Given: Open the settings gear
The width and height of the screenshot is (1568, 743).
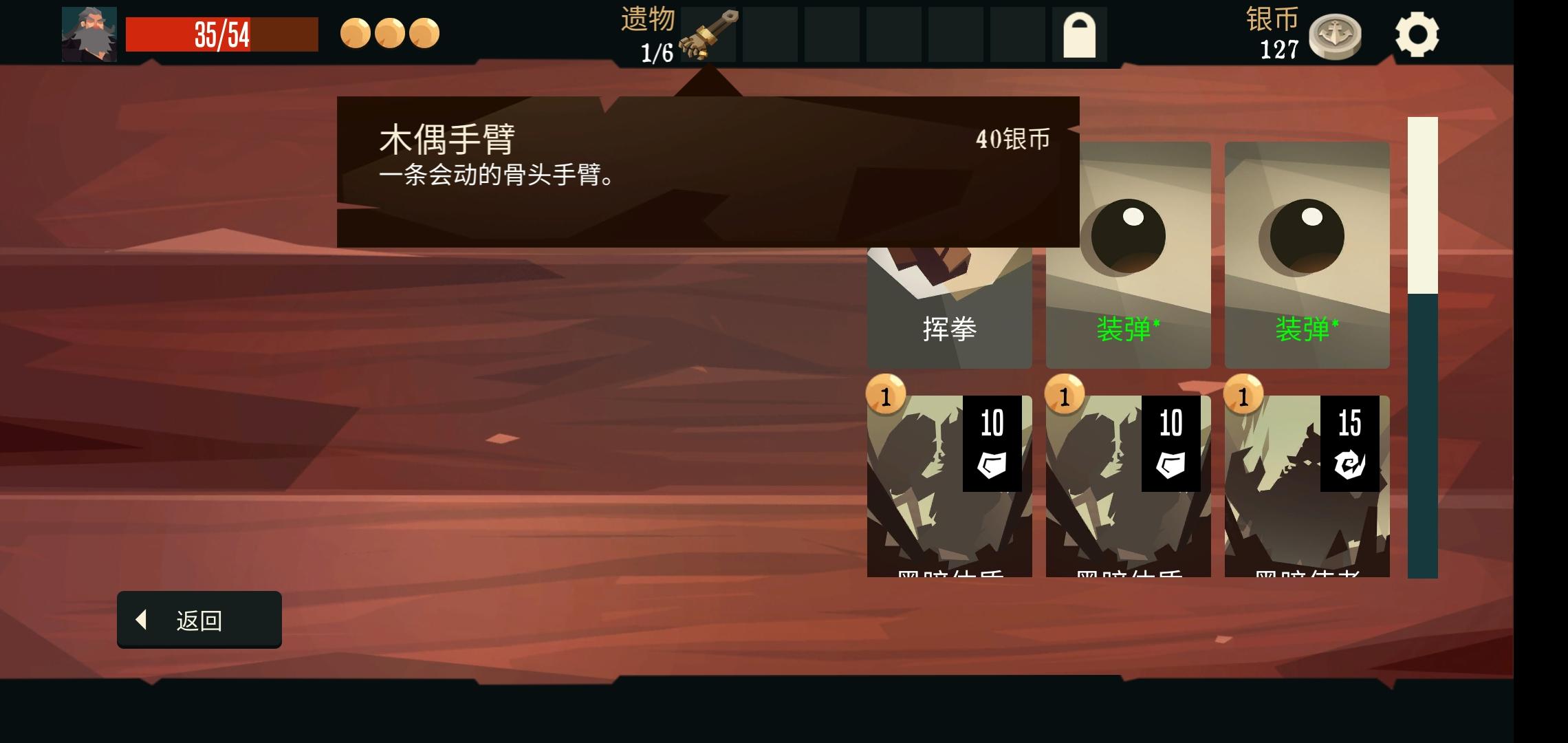Looking at the screenshot, I should (1419, 34).
